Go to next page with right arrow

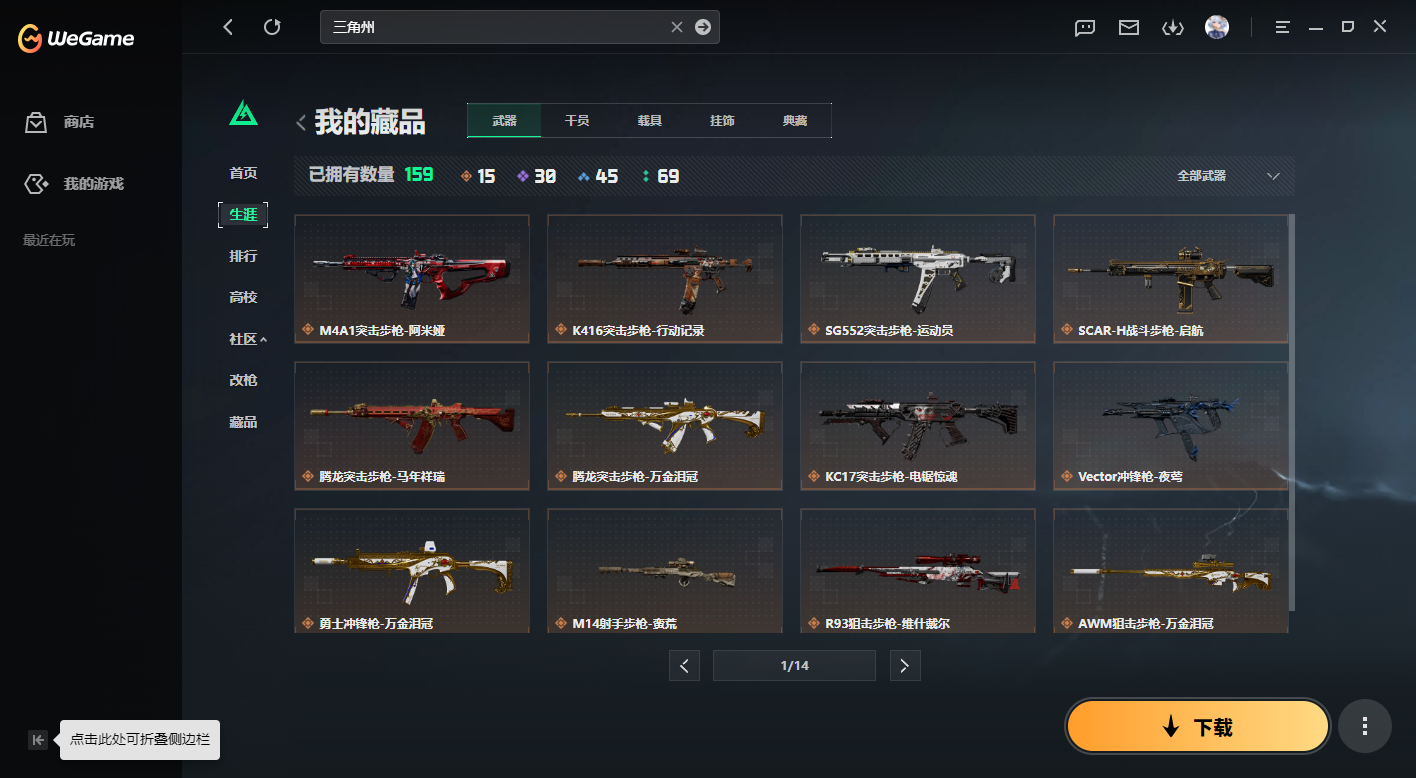tap(905, 665)
